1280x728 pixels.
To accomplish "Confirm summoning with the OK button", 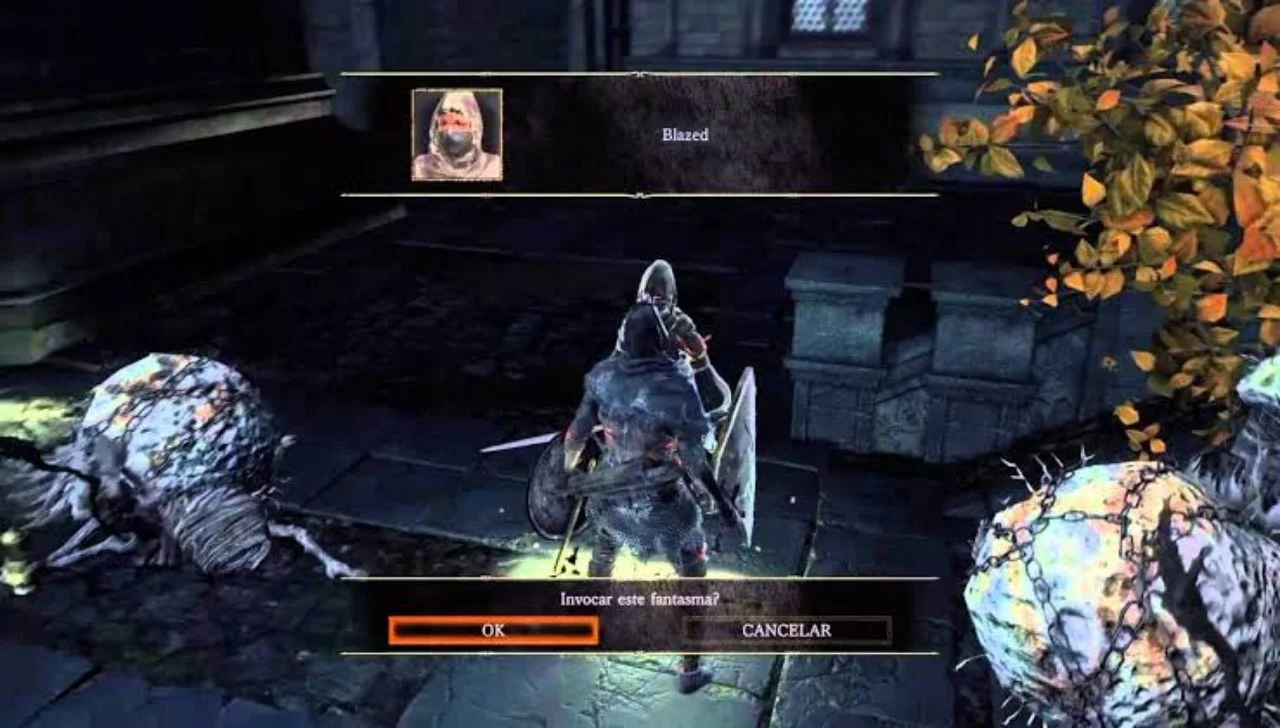I will tap(493, 630).
